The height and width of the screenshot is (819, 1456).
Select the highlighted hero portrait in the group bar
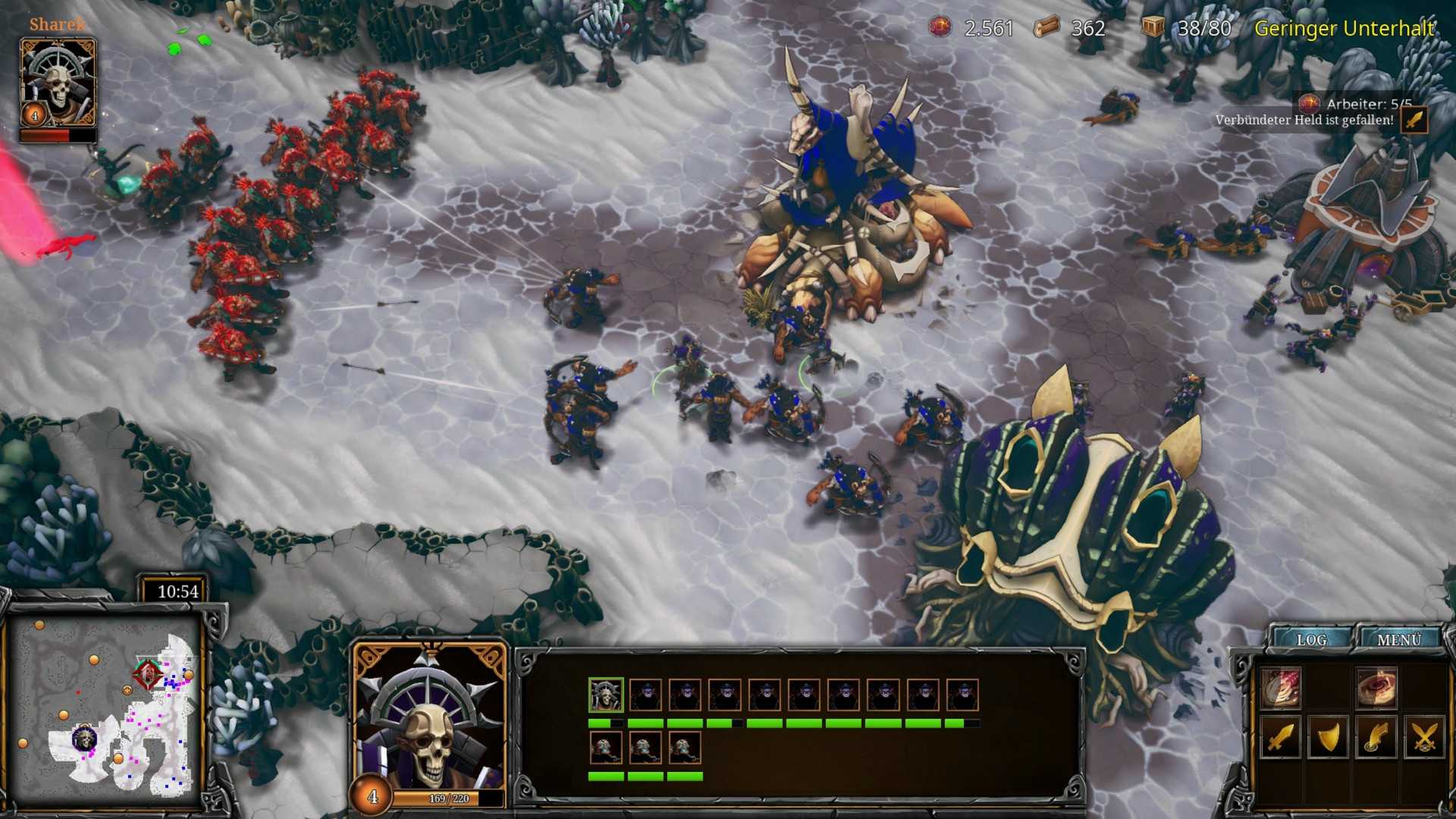tap(604, 694)
